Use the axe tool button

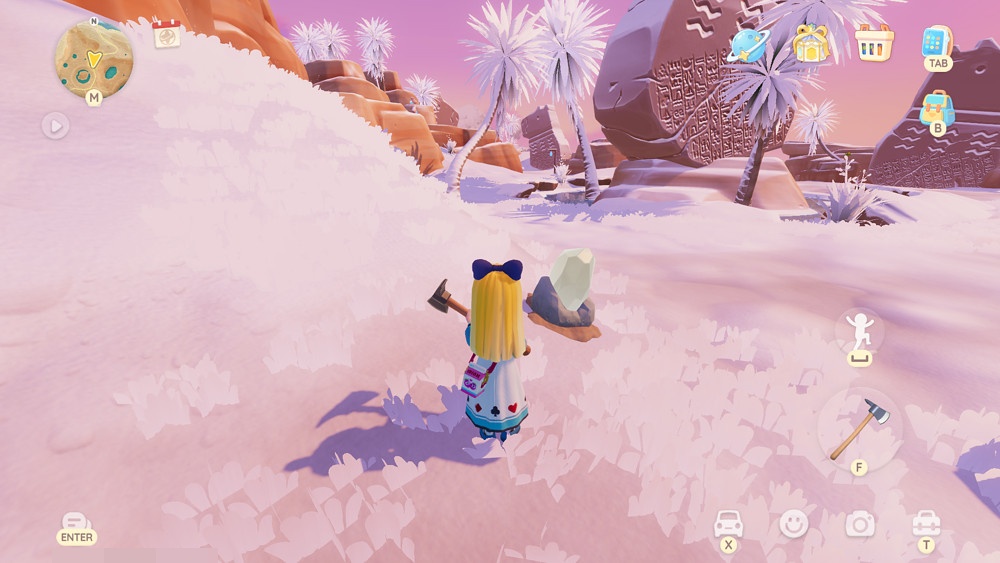(859, 428)
